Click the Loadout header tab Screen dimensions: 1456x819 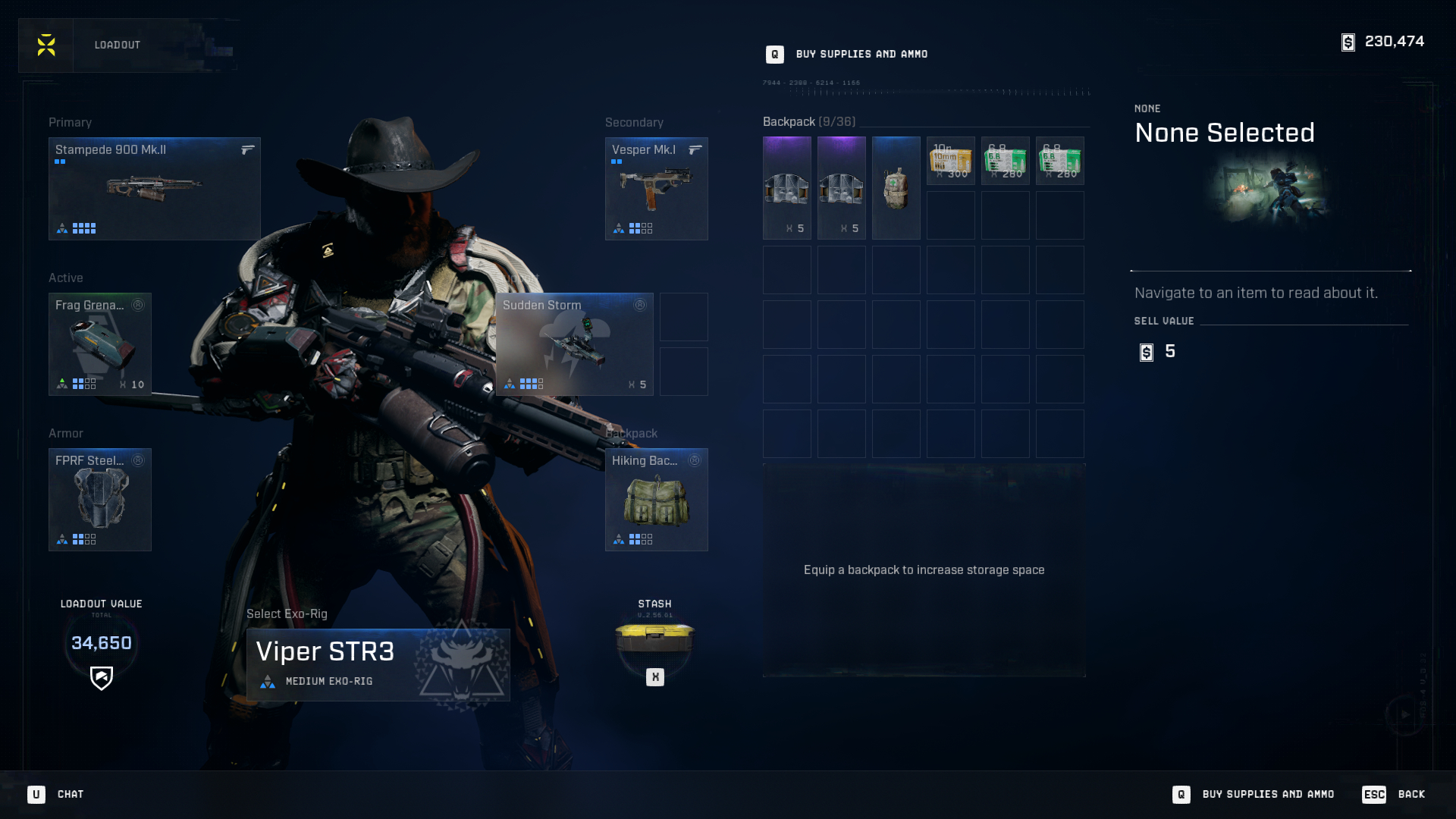pyautogui.click(x=118, y=45)
